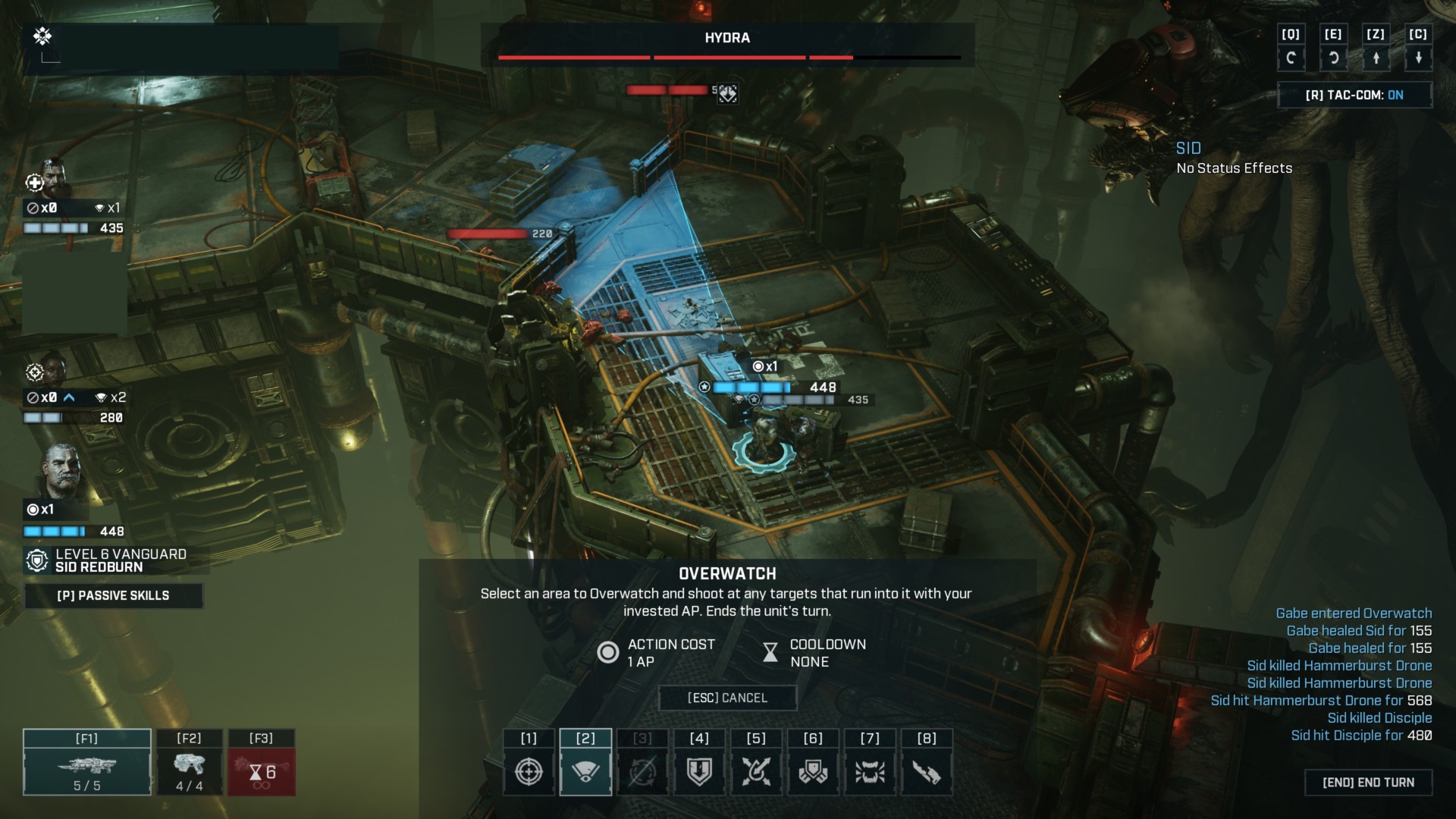Select the bayonet charge ability in slot 8
Image resolution: width=1456 pixels, height=819 pixels.
click(927, 770)
